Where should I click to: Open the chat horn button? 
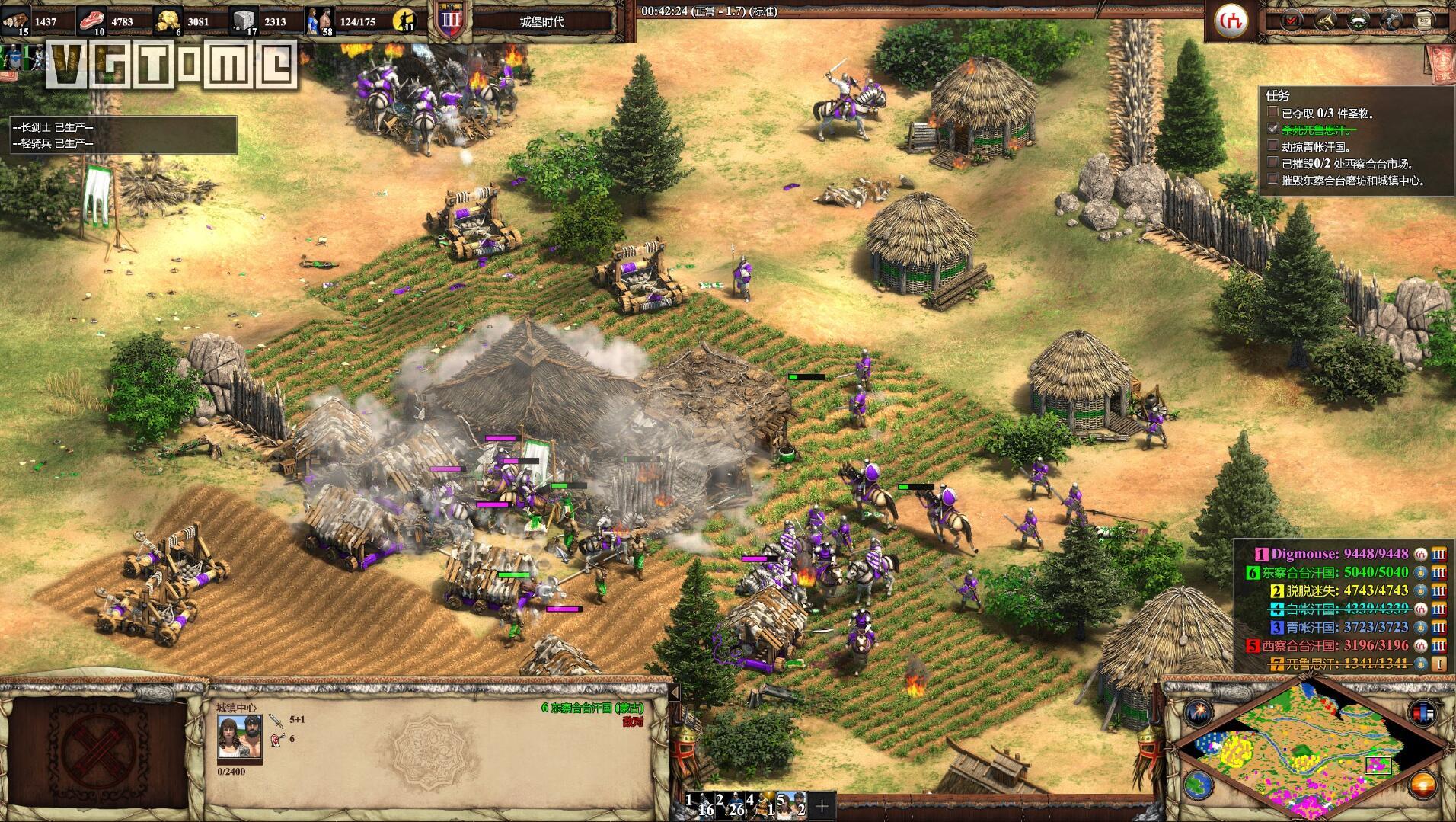[1326, 21]
